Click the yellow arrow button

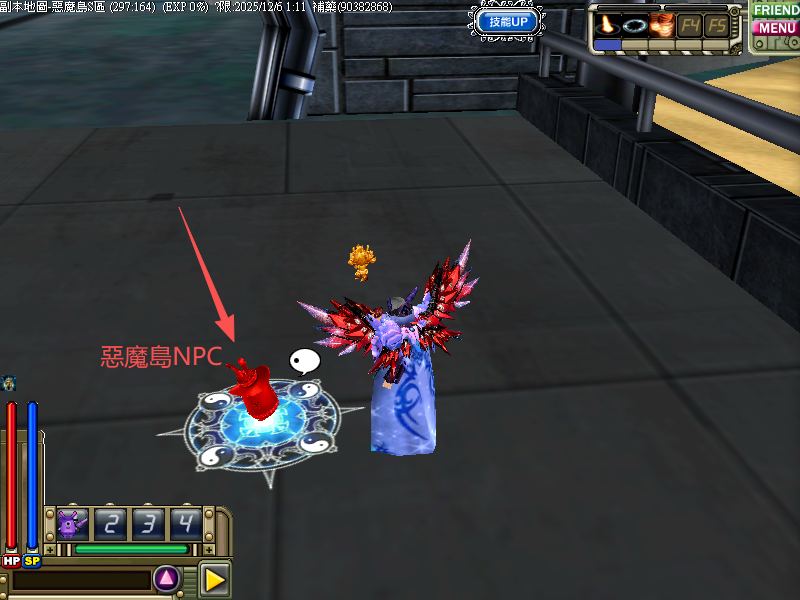[214, 578]
